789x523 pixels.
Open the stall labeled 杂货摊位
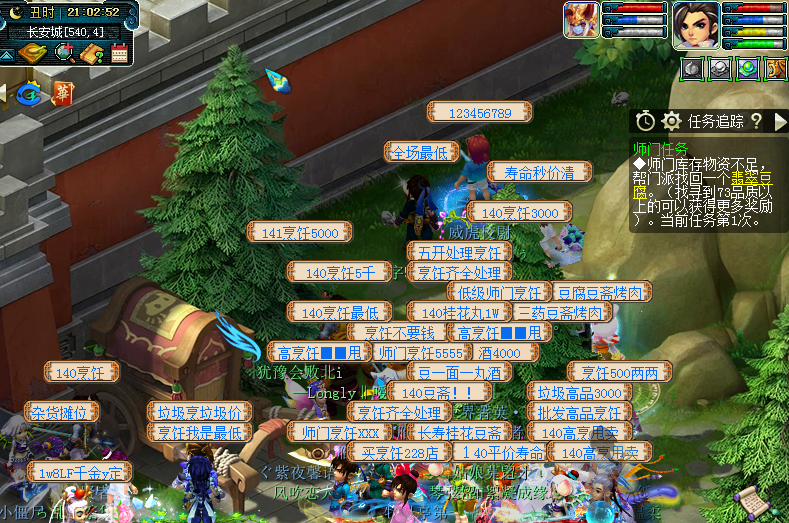pyautogui.click(x=62, y=412)
